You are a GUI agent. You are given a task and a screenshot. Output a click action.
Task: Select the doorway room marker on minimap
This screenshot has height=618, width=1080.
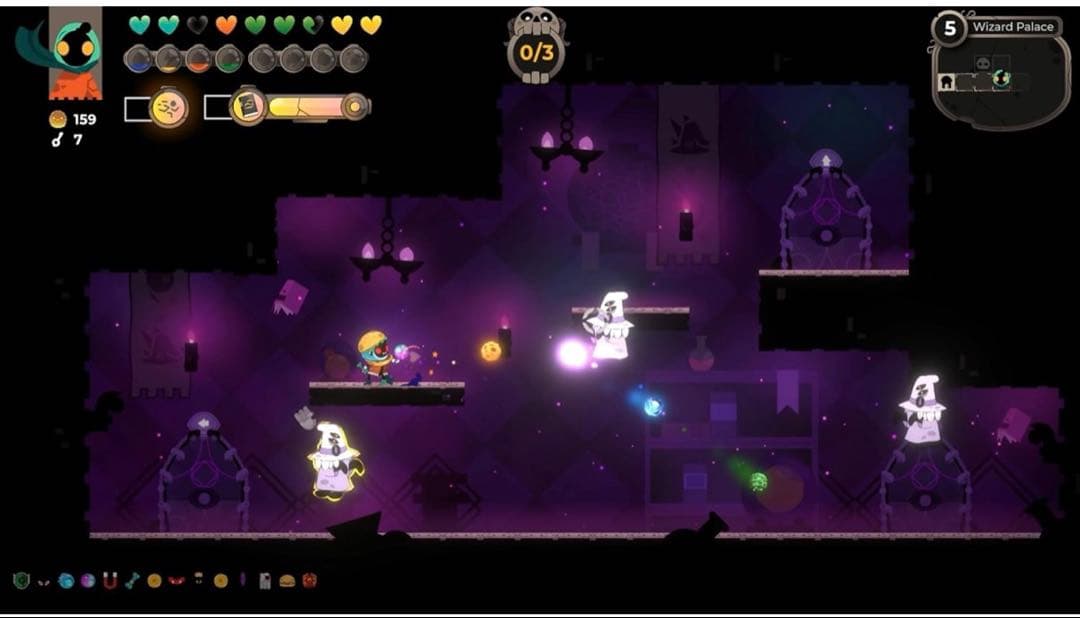pos(945,82)
